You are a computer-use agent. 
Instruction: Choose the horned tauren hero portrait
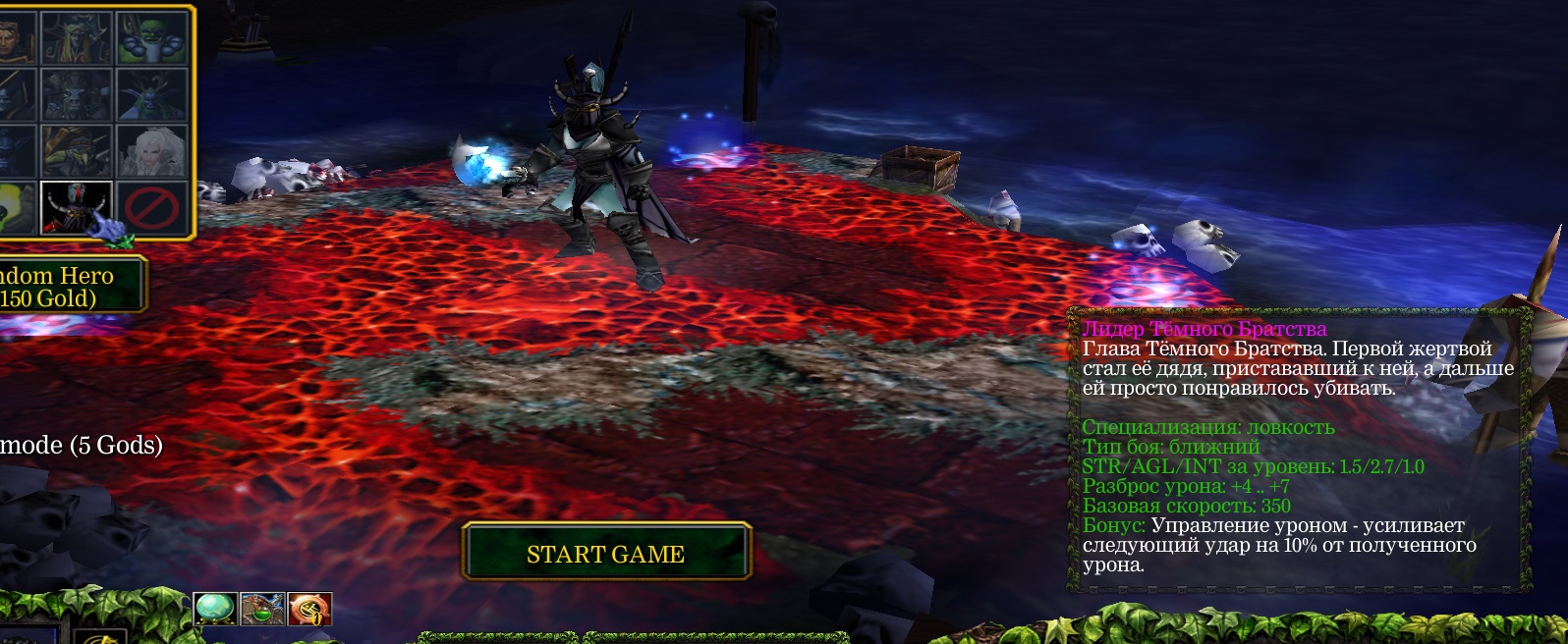(x=77, y=95)
